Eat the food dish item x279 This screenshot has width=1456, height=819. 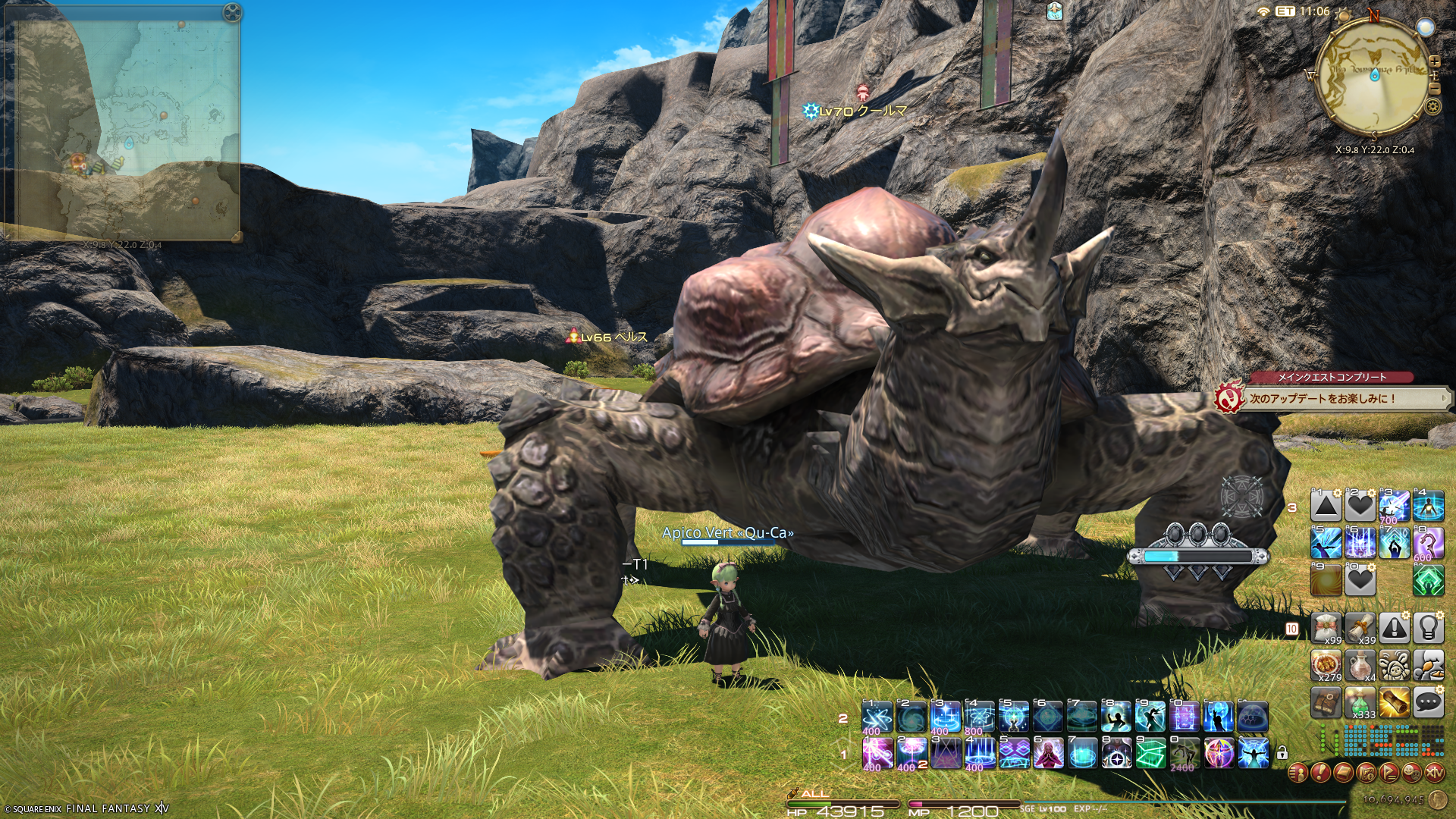(x=1326, y=665)
